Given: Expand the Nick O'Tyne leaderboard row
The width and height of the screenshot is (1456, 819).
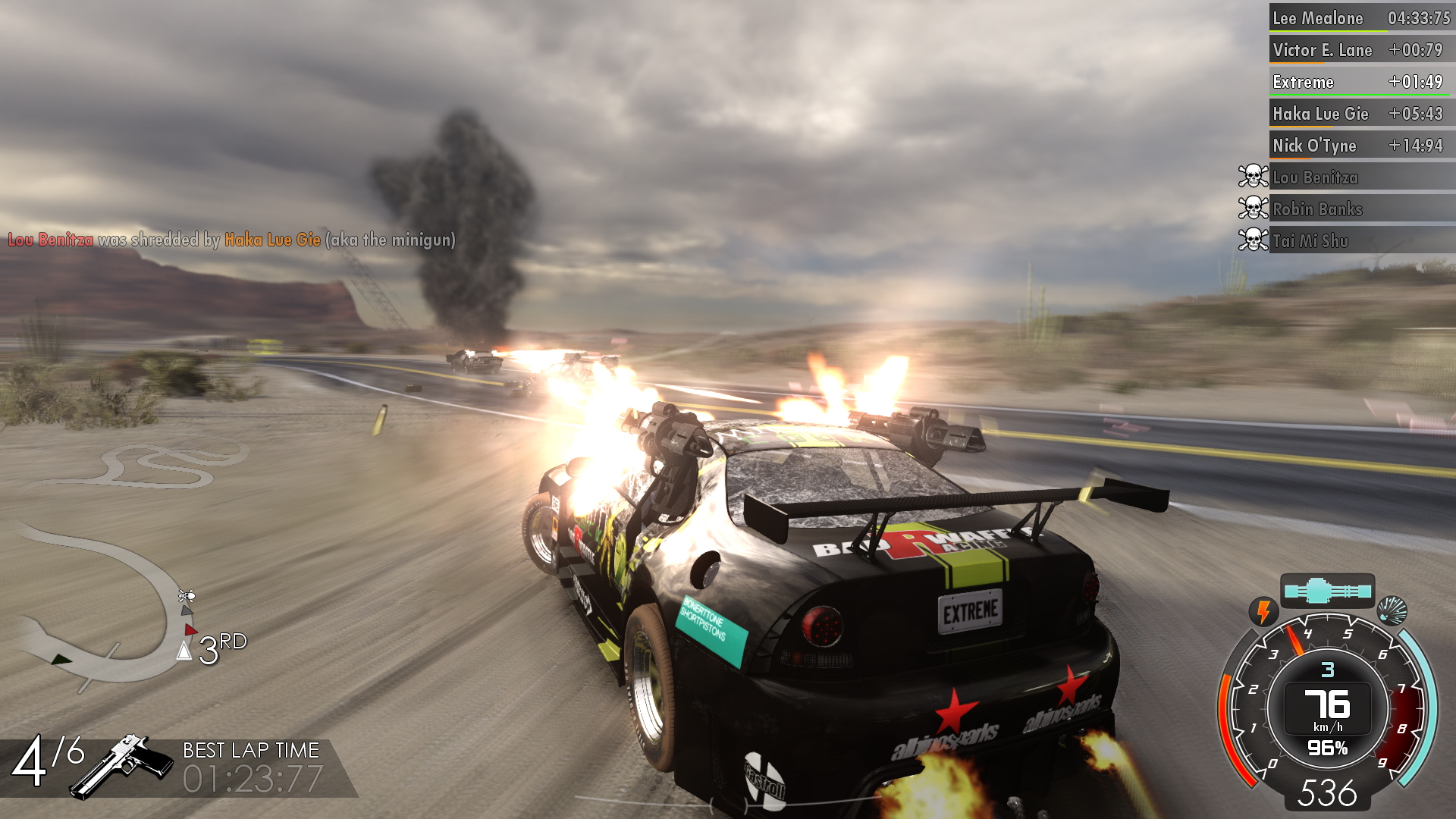Looking at the screenshot, I should tap(1360, 145).
